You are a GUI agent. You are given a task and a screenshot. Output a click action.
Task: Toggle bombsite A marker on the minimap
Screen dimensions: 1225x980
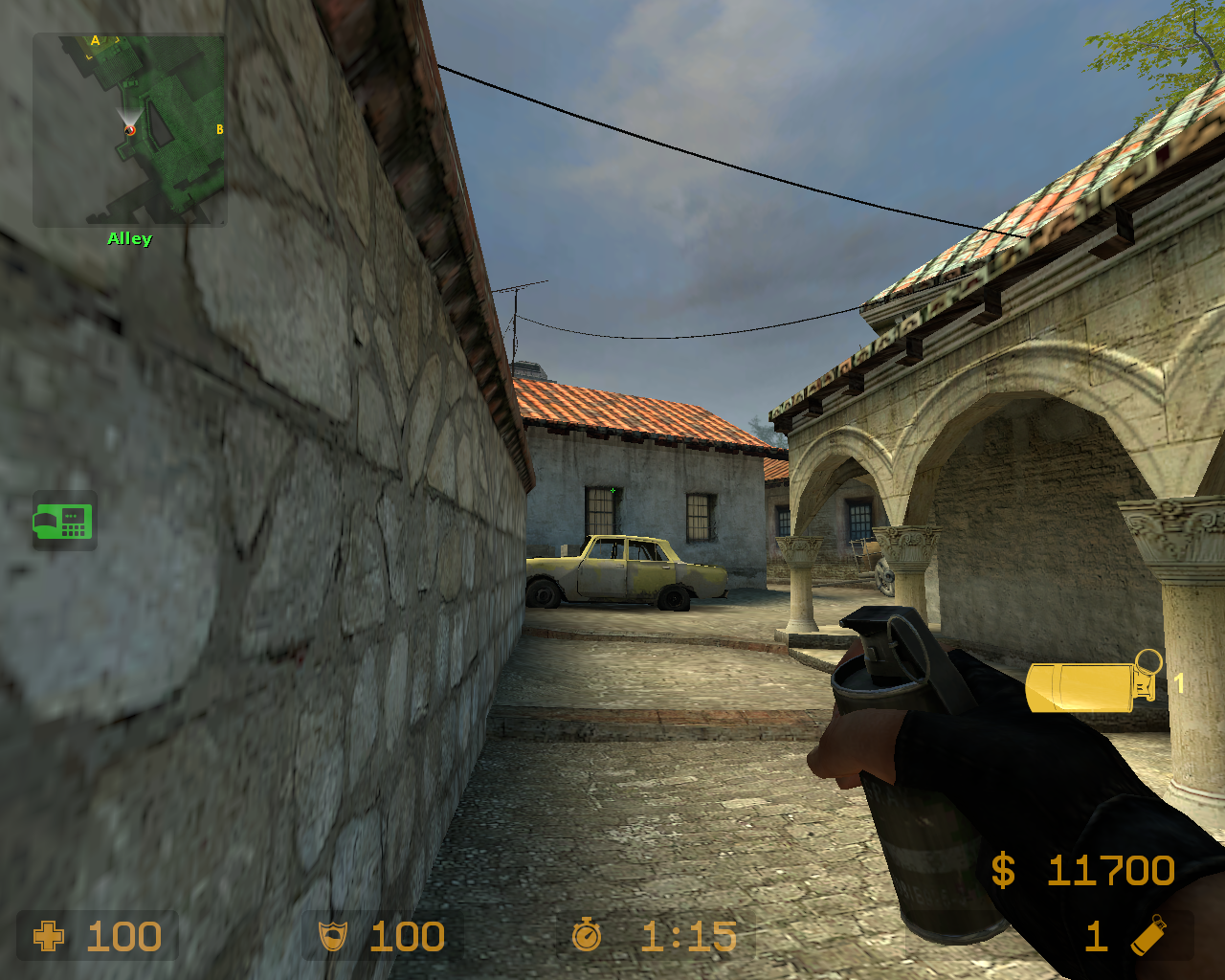click(96, 40)
